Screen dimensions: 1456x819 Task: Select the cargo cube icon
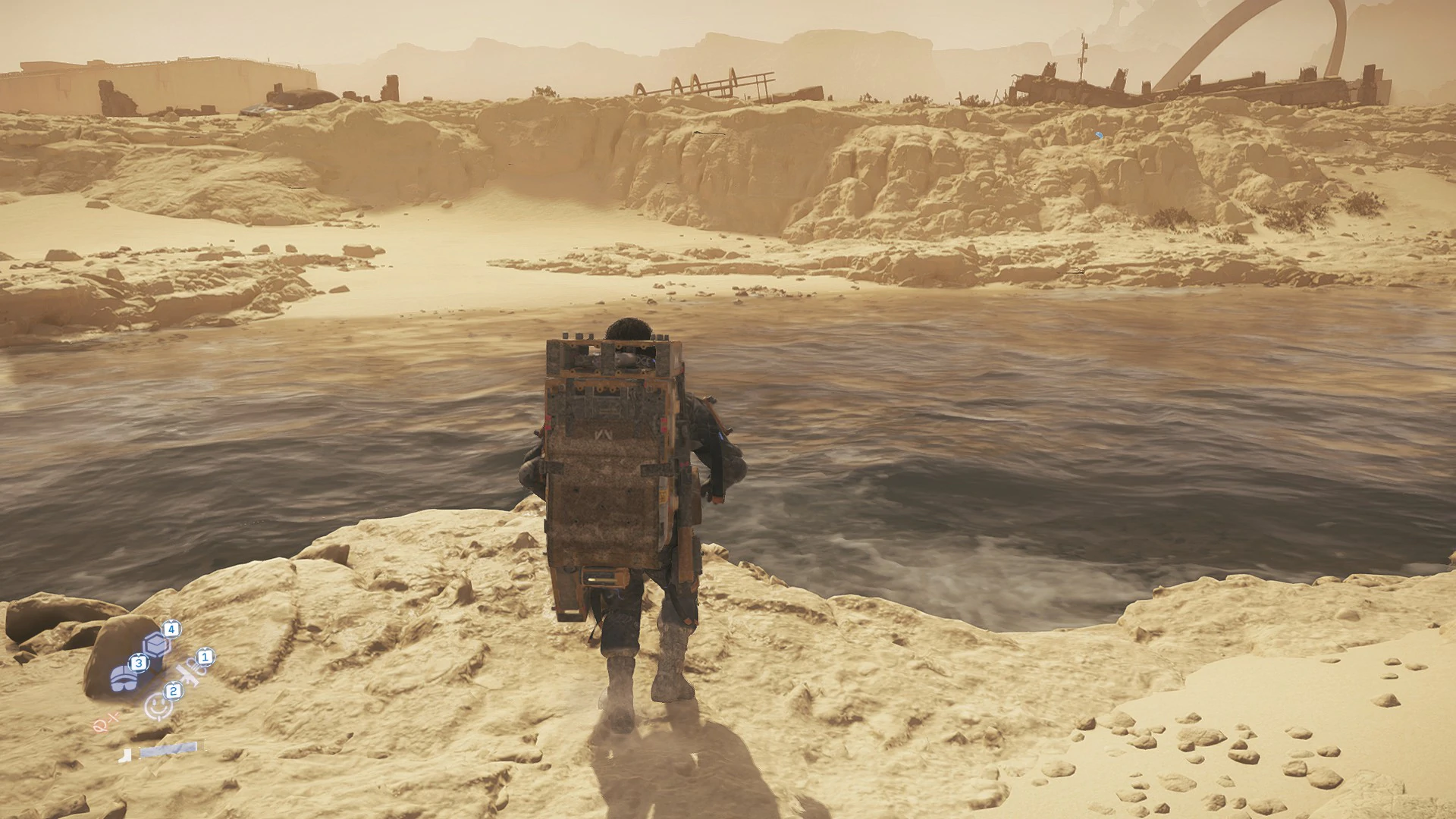coord(155,645)
